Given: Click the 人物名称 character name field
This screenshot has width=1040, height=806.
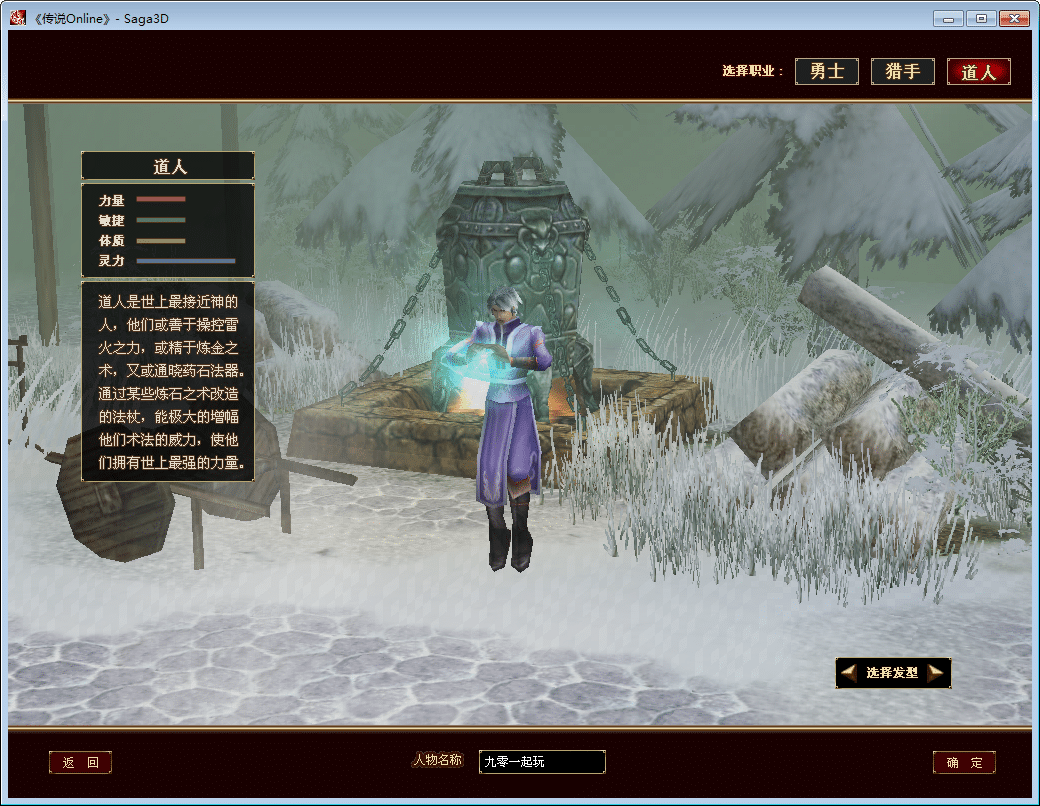Looking at the screenshot, I should (x=542, y=762).
